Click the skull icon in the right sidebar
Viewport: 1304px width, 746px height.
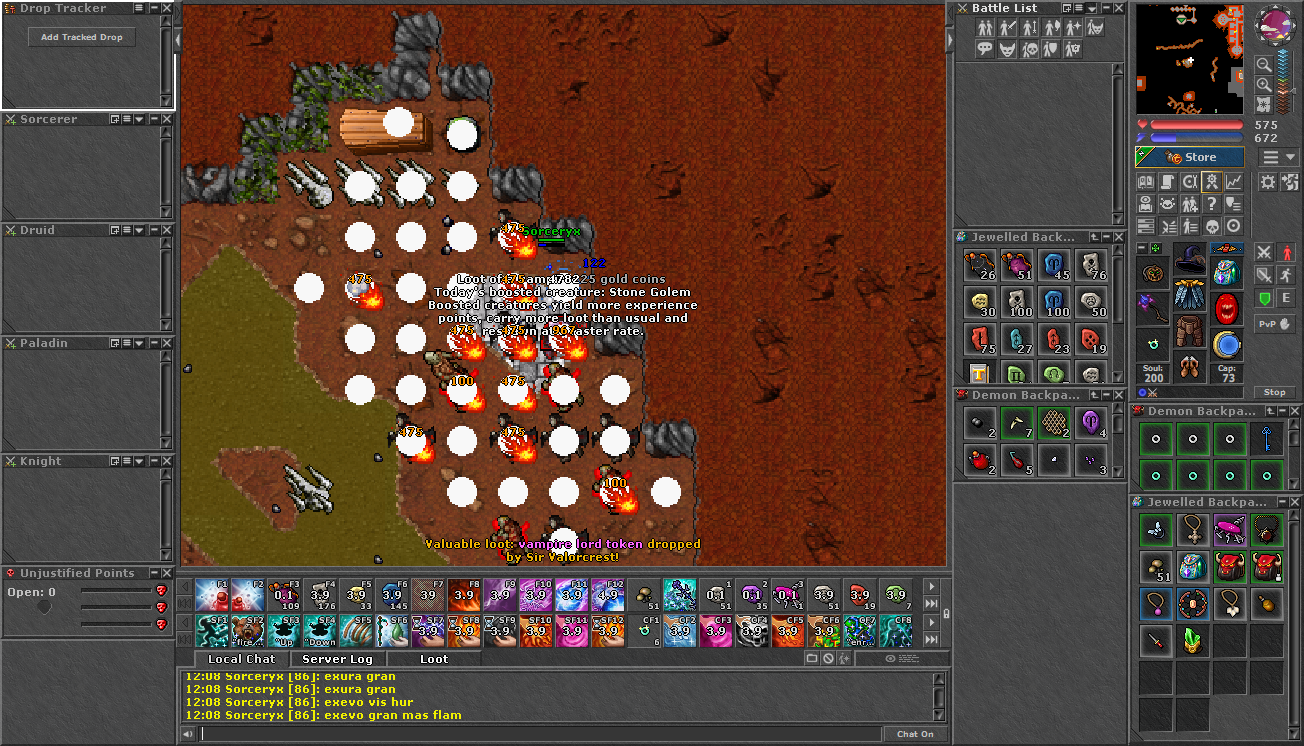click(x=1212, y=226)
